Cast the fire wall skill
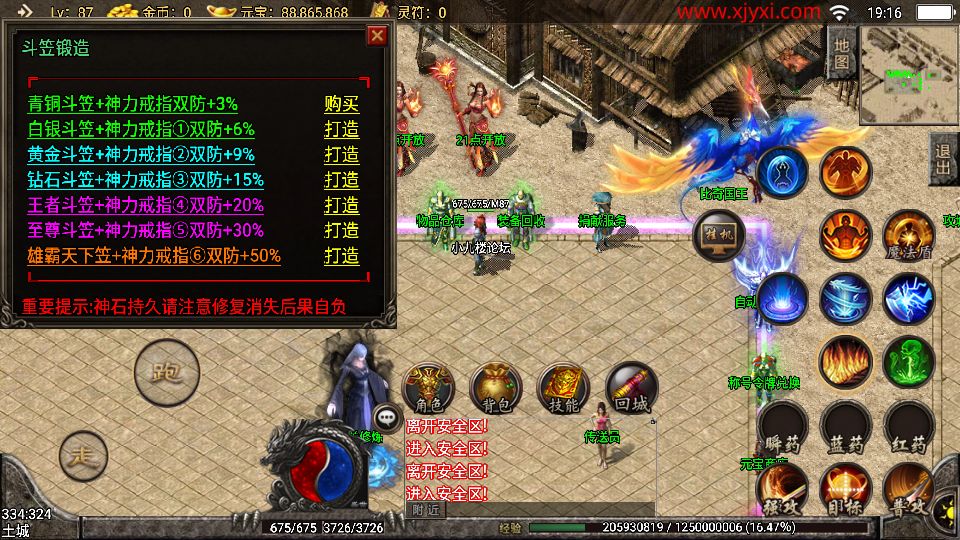Viewport: 960px width, 540px height. [x=845, y=361]
